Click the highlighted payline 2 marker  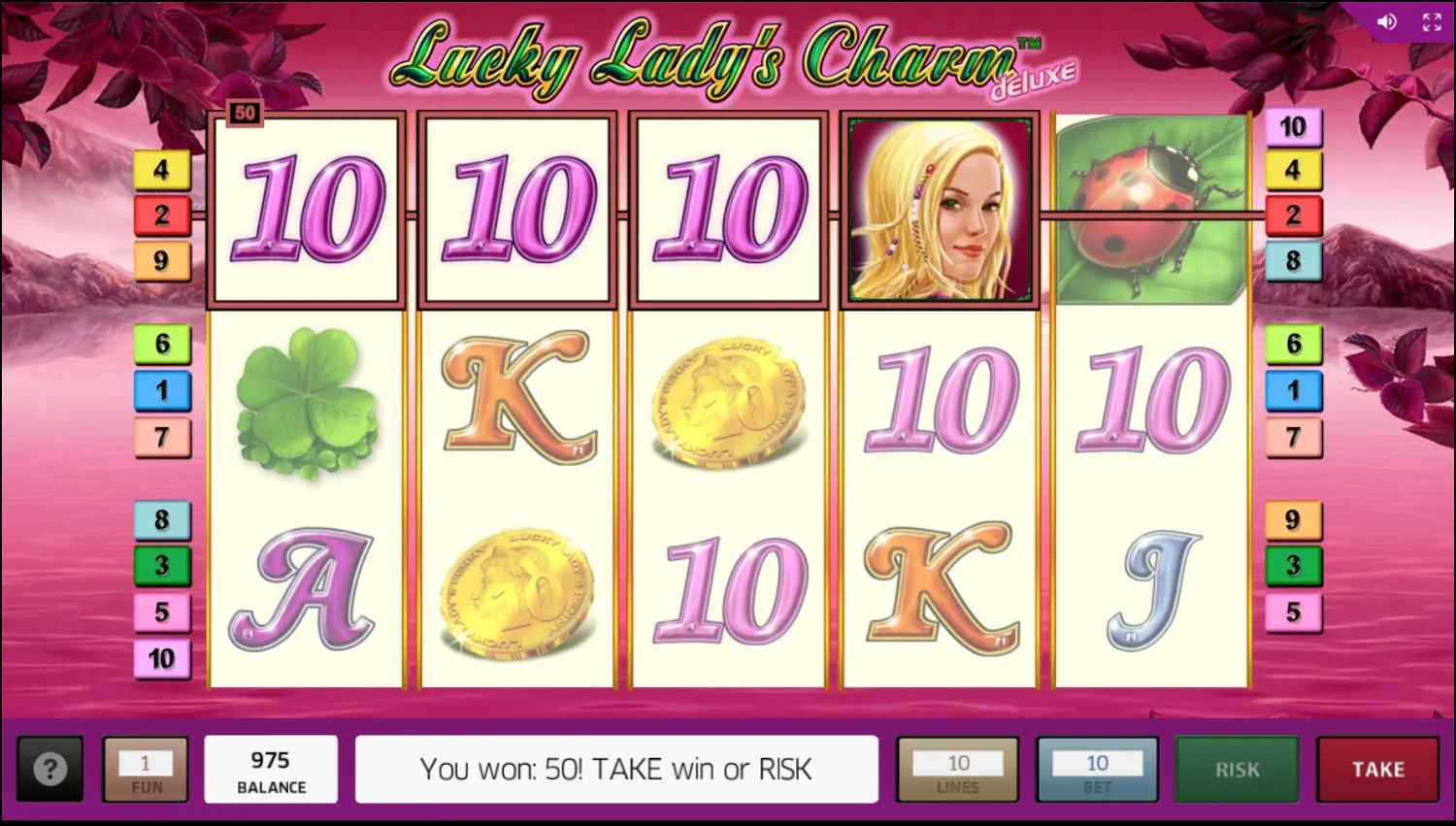162,215
